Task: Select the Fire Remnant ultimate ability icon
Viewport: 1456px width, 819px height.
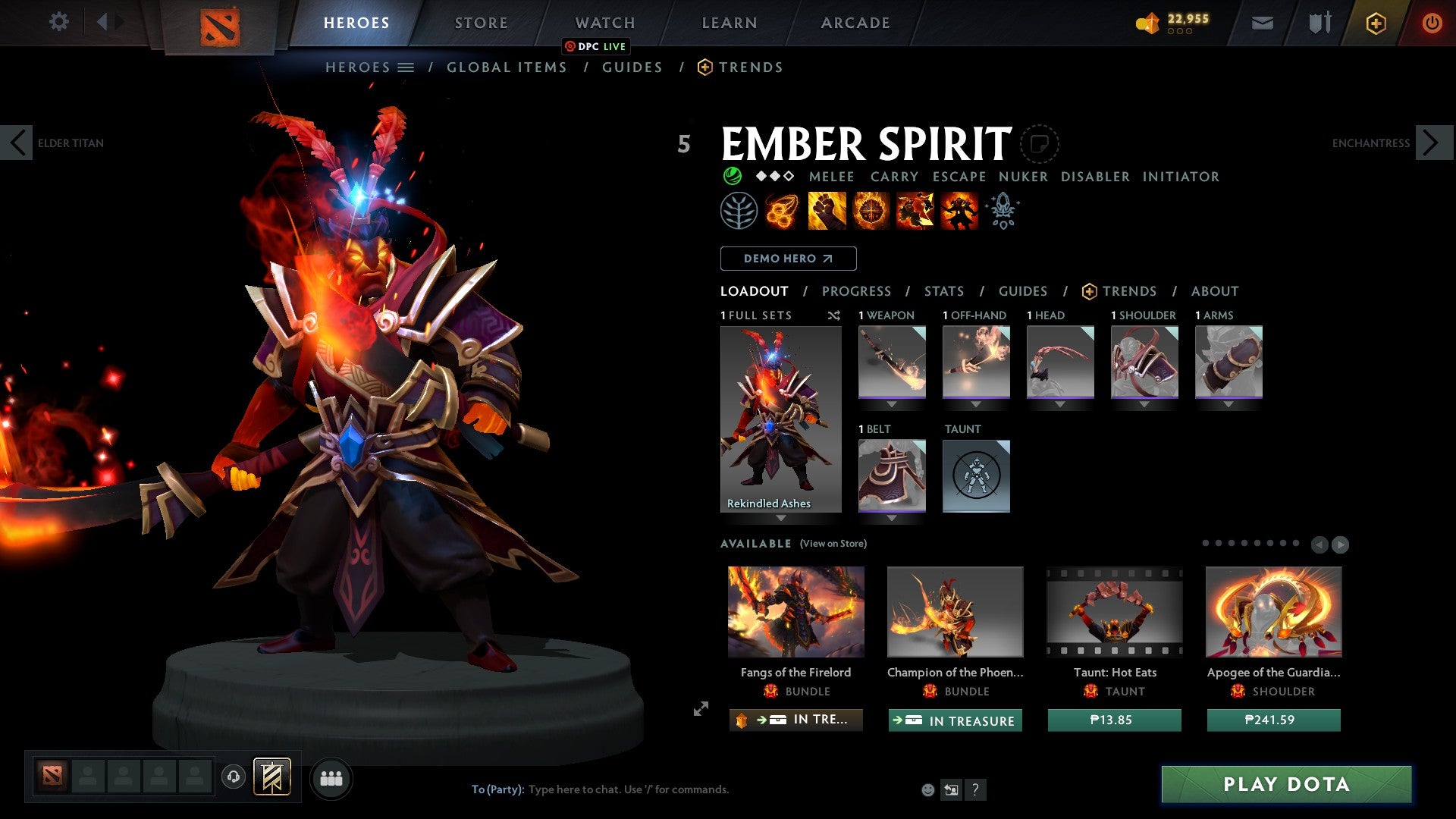Action: [x=959, y=211]
